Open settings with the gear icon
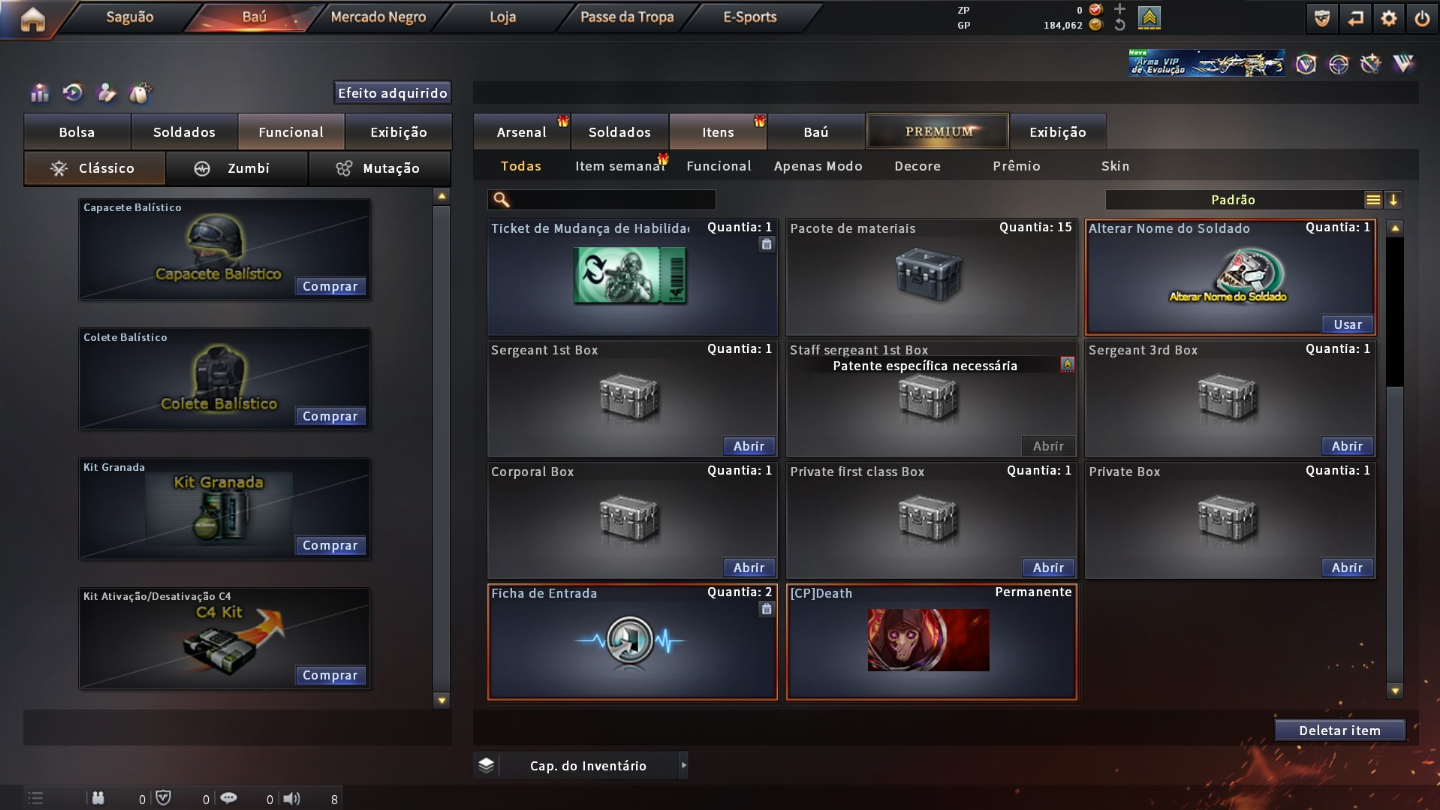 pos(1388,18)
